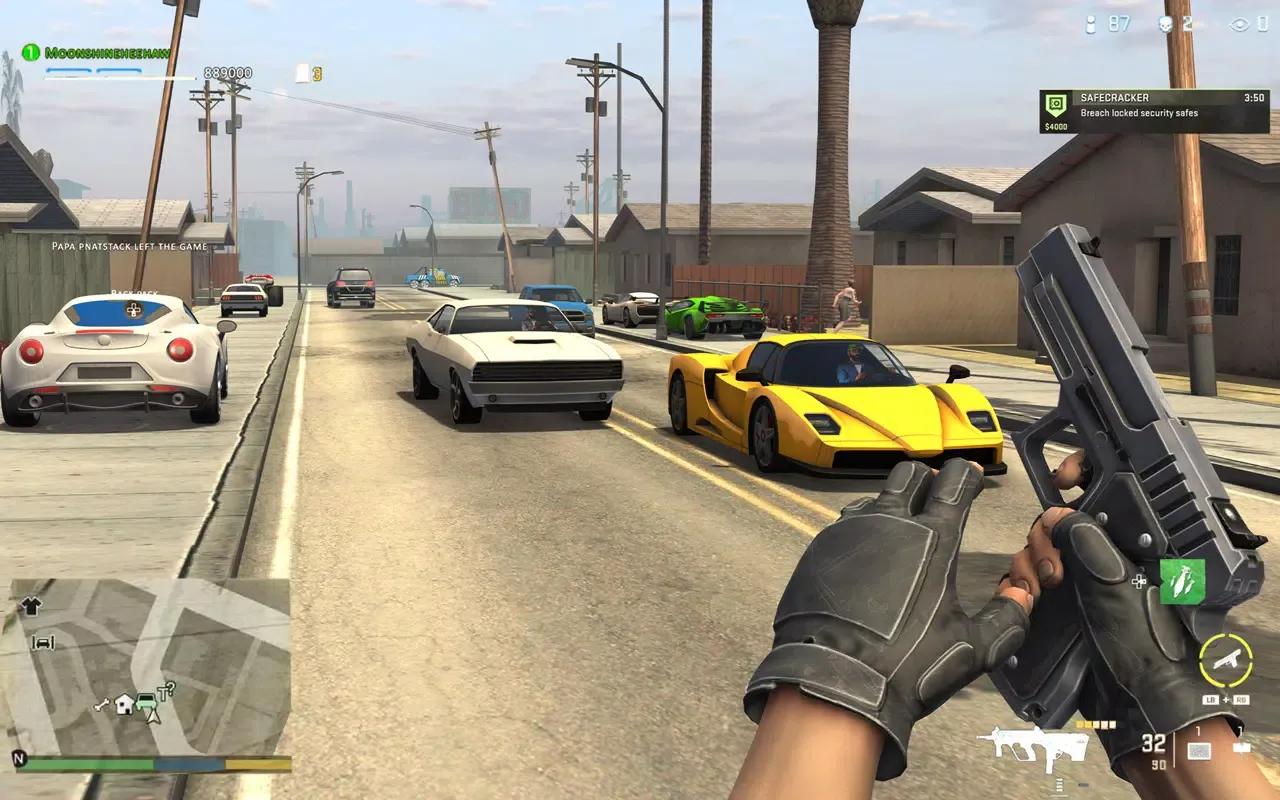Select the house property icon on the minimap
This screenshot has width=1280, height=800.
tap(123, 705)
